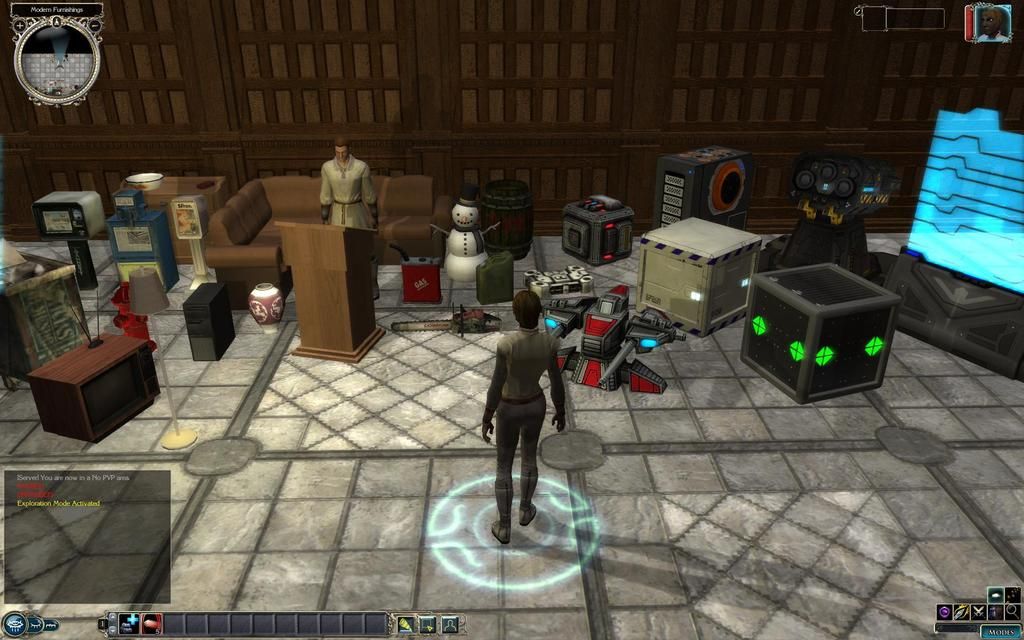This screenshot has height=640, width=1024.
Task: Activate the blue cross hotbar slot
Action: pyautogui.click(x=130, y=624)
